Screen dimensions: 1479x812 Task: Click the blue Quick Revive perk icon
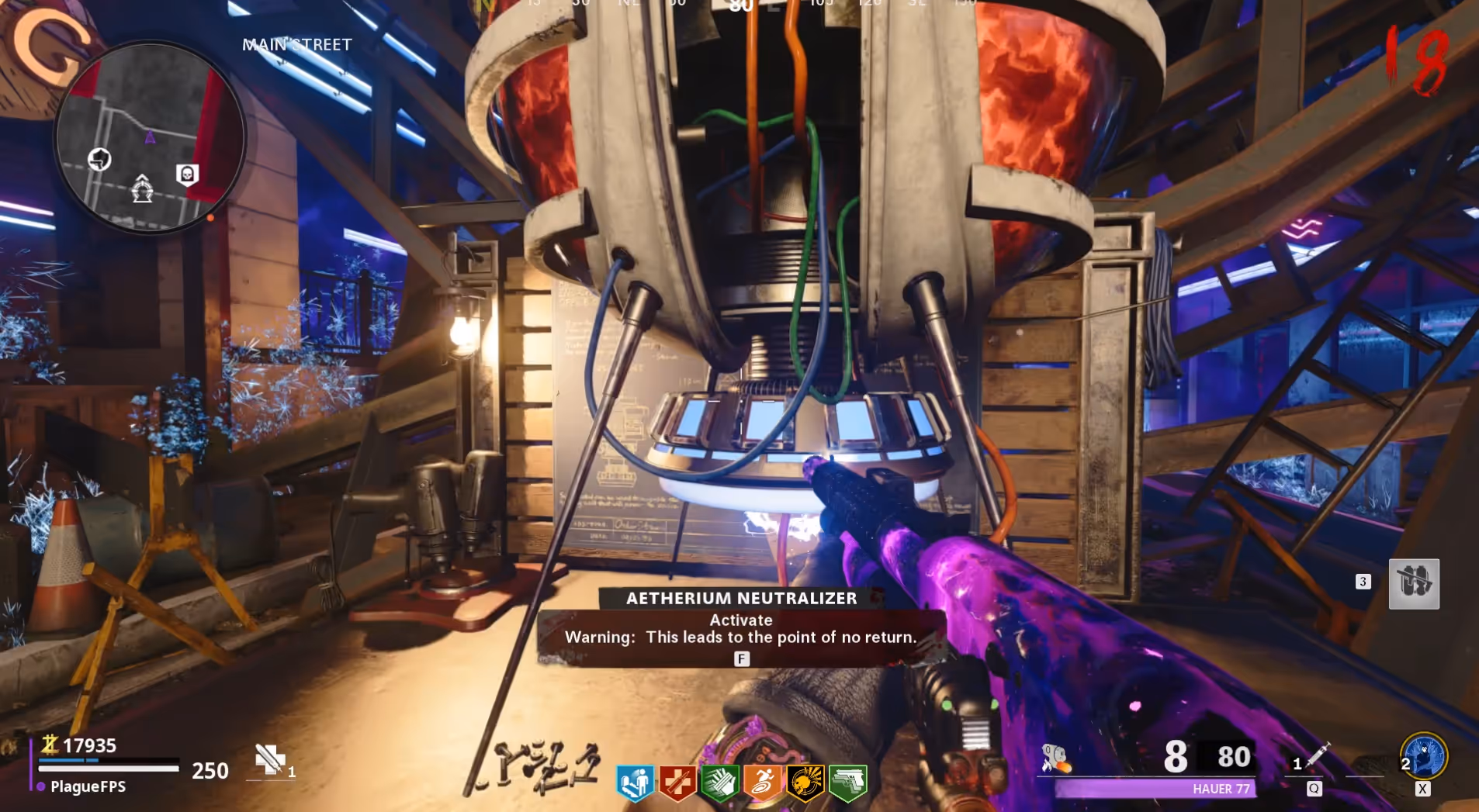click(x=635, y=782)
